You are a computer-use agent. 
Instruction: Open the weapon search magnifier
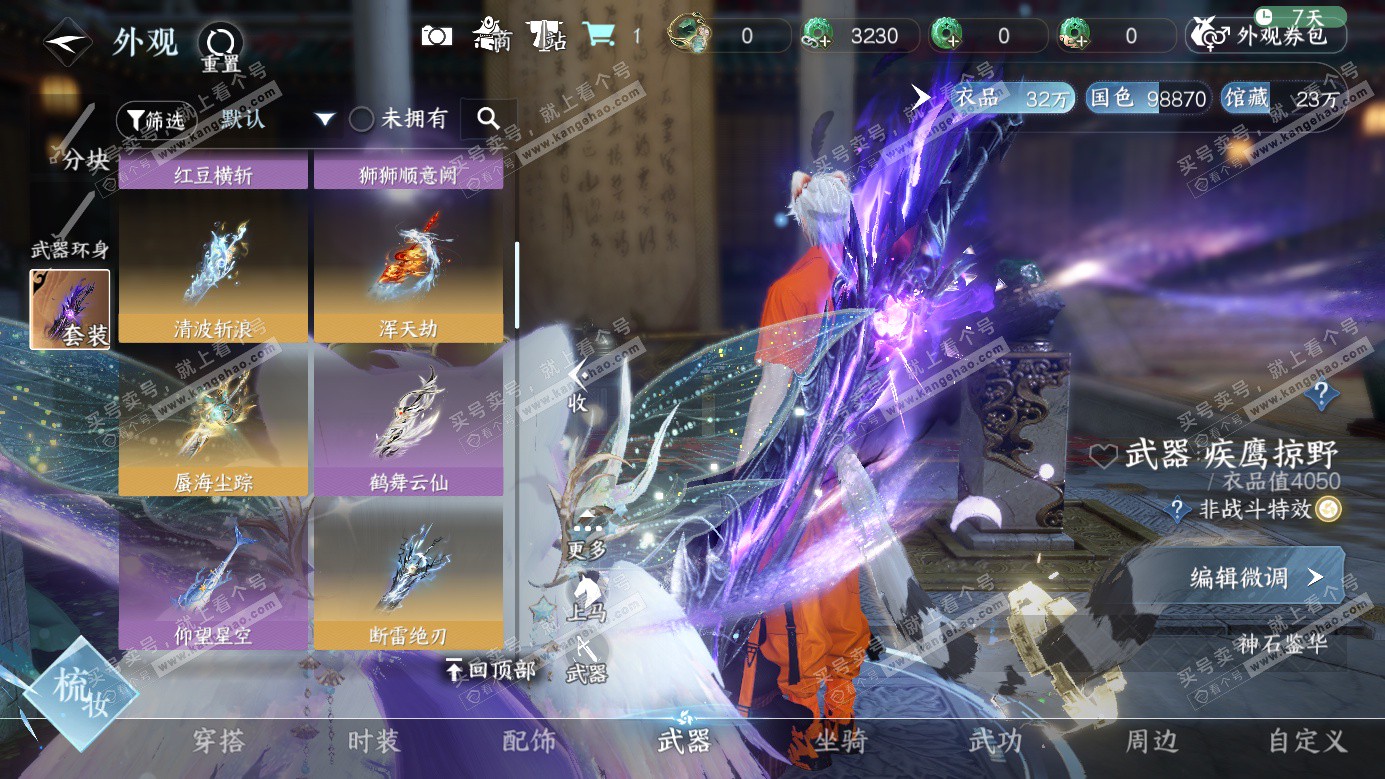coord(488,119)
